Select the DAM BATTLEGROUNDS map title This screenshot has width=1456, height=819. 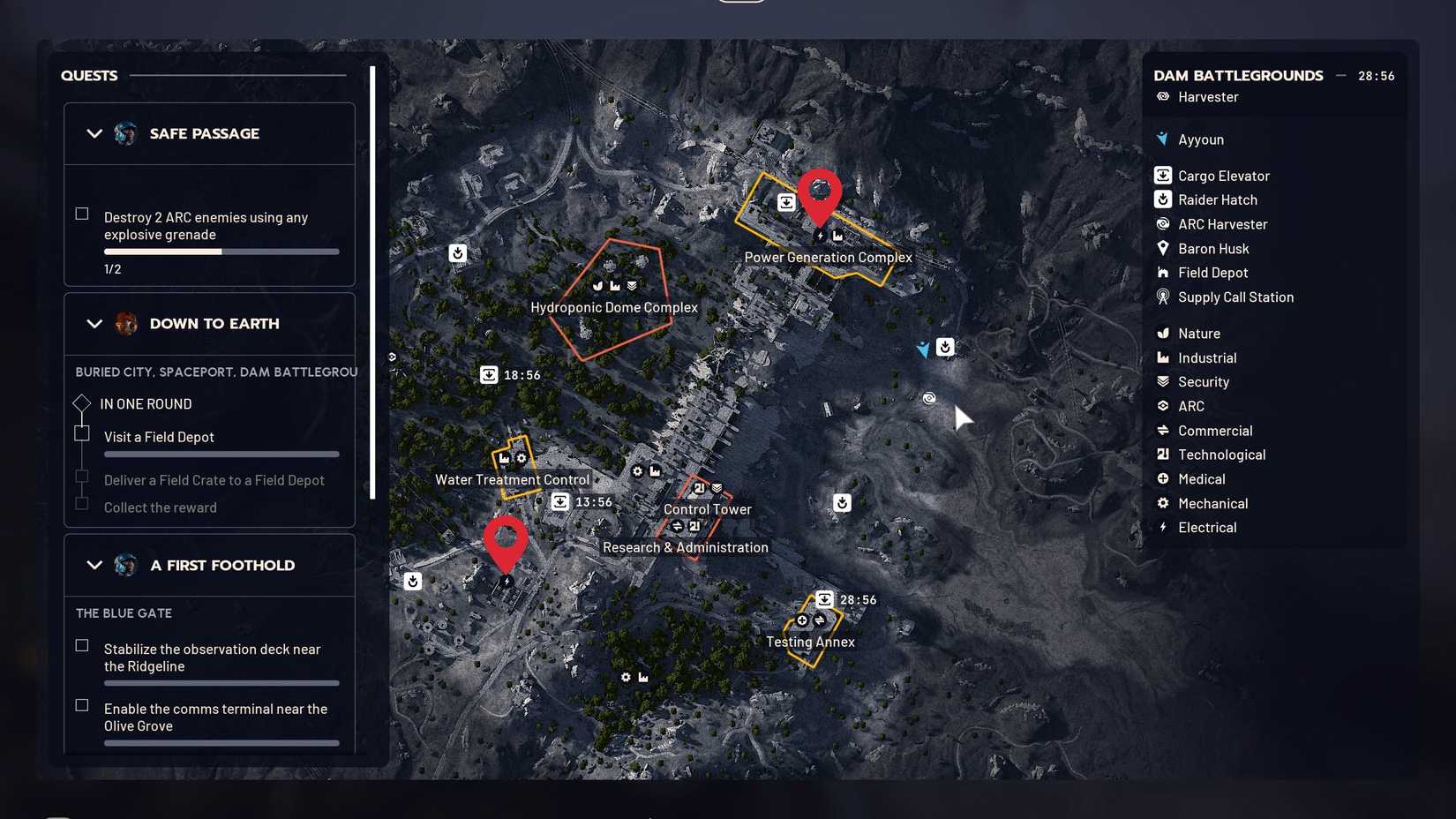(x=1237, y=75)
